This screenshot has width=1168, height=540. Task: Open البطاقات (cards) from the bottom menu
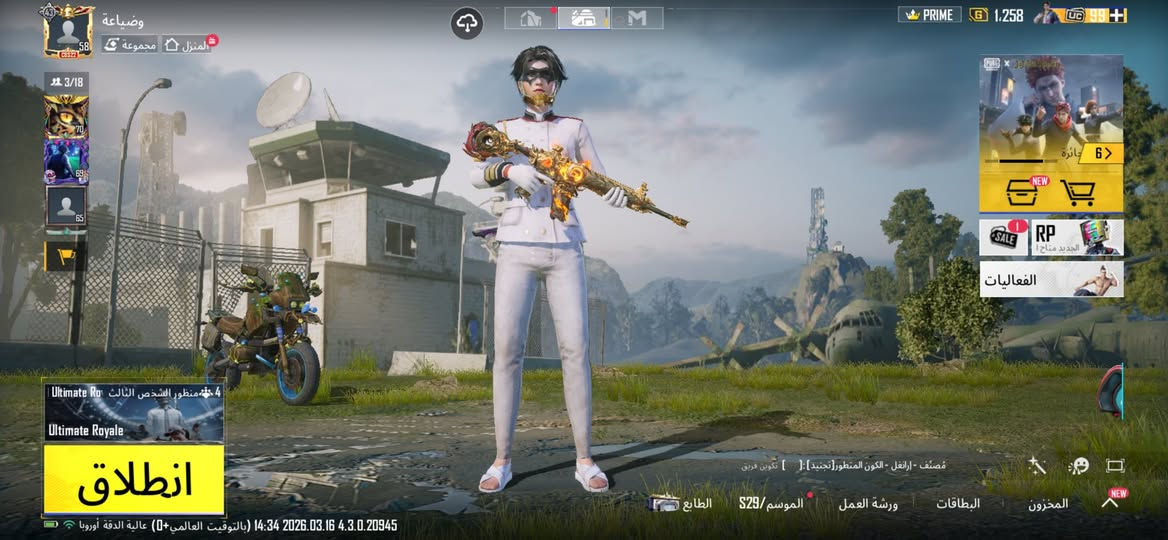point(957,504)
